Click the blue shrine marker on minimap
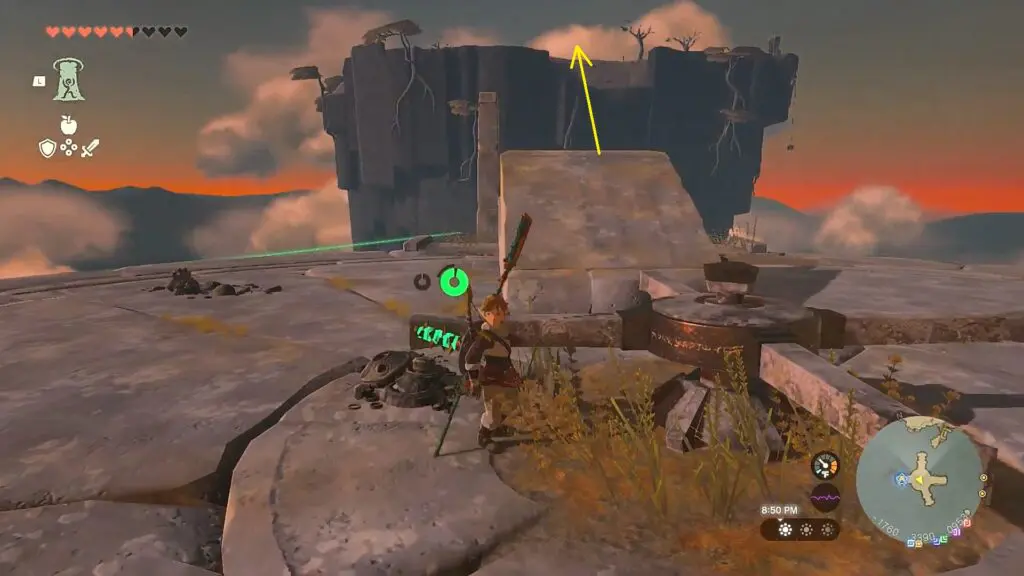The image size is (1024, 576). point(901,479)
